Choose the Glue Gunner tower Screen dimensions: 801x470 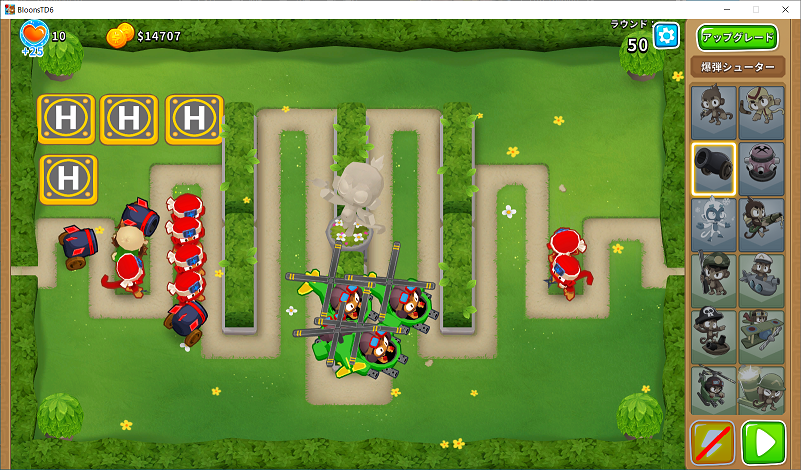[x=761, y=224]
